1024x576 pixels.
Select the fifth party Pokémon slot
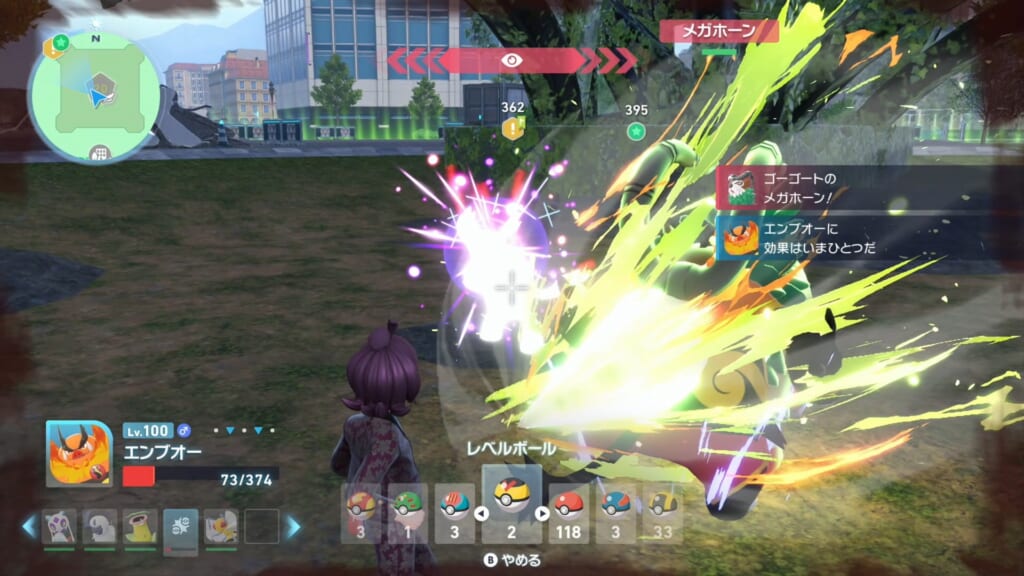click(221, 526)
